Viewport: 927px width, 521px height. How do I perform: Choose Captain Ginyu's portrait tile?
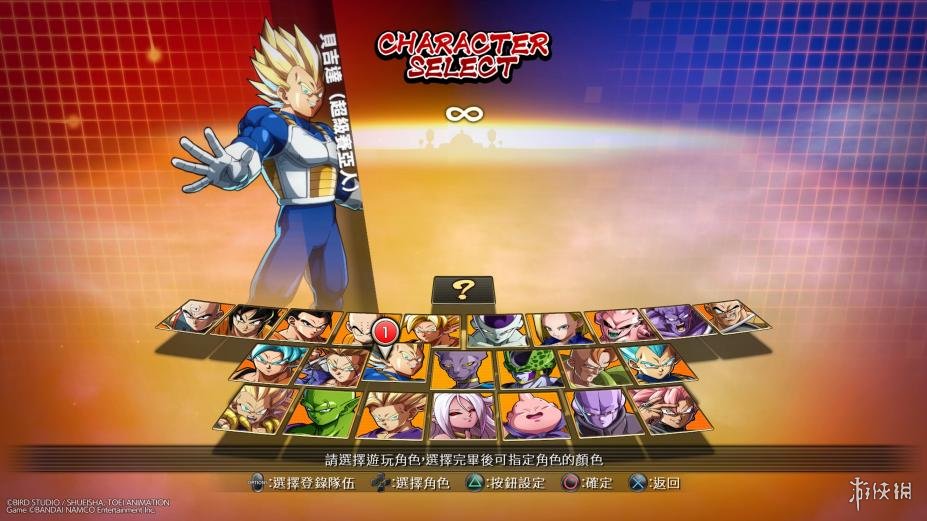(x=676, y=320)
